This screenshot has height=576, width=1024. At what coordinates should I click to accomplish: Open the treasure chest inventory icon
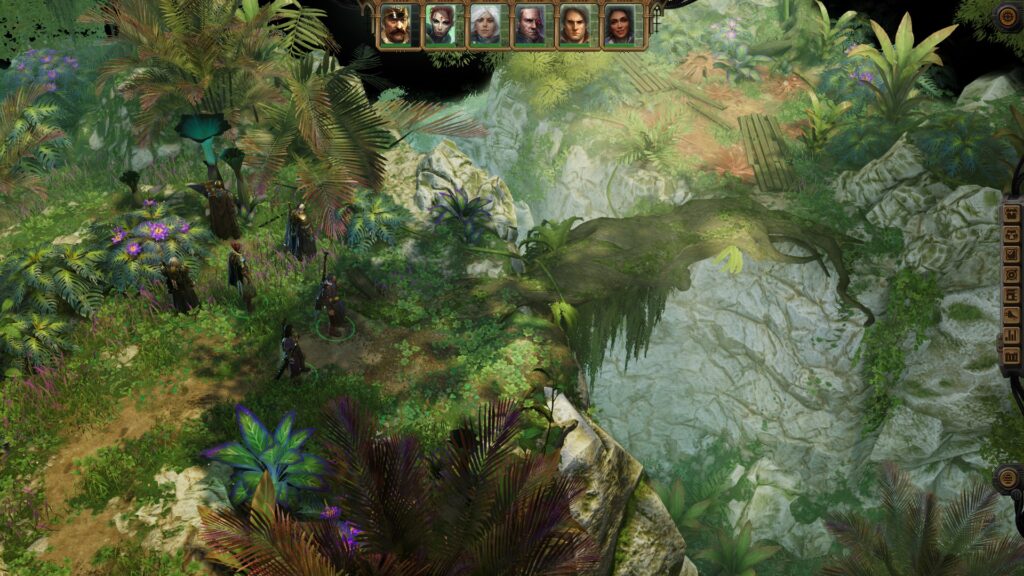tap(1011, 213)
